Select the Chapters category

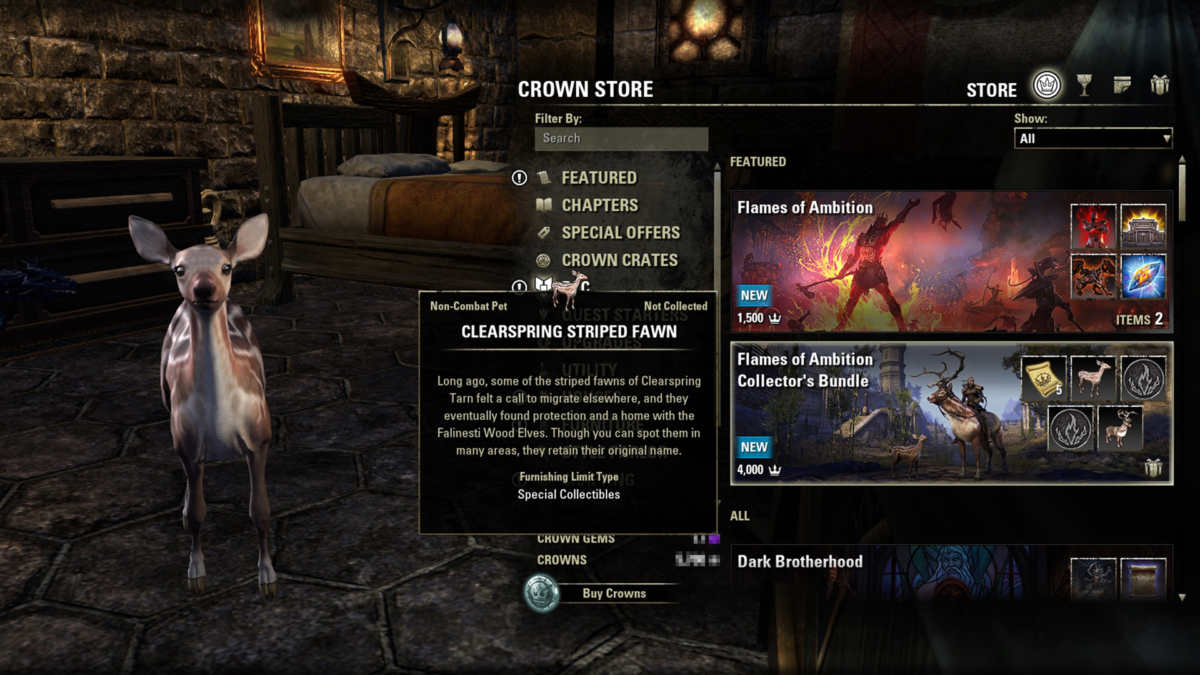[599, 205]
